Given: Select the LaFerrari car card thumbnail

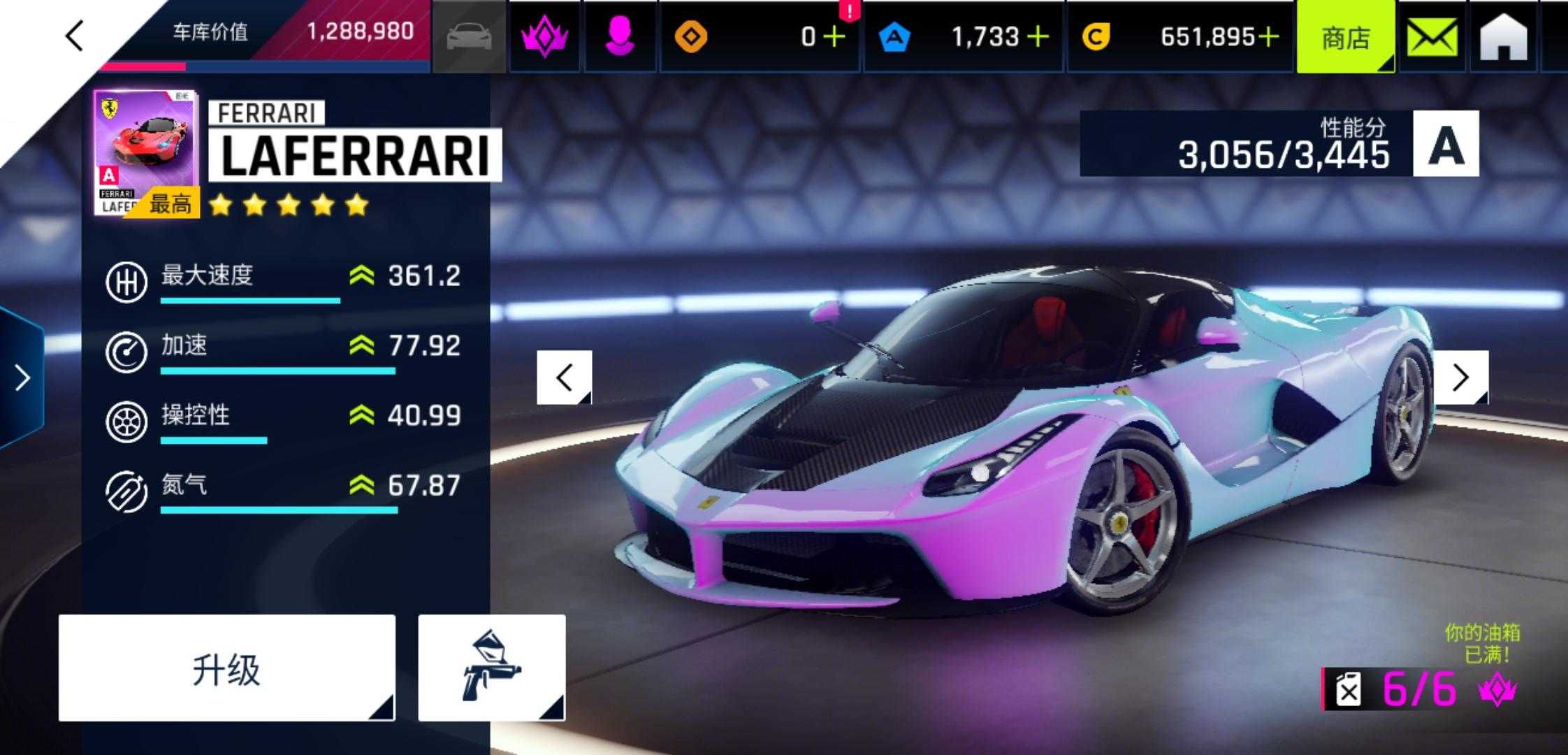Looking at the screenshot, I should click(x=146, y=152).
